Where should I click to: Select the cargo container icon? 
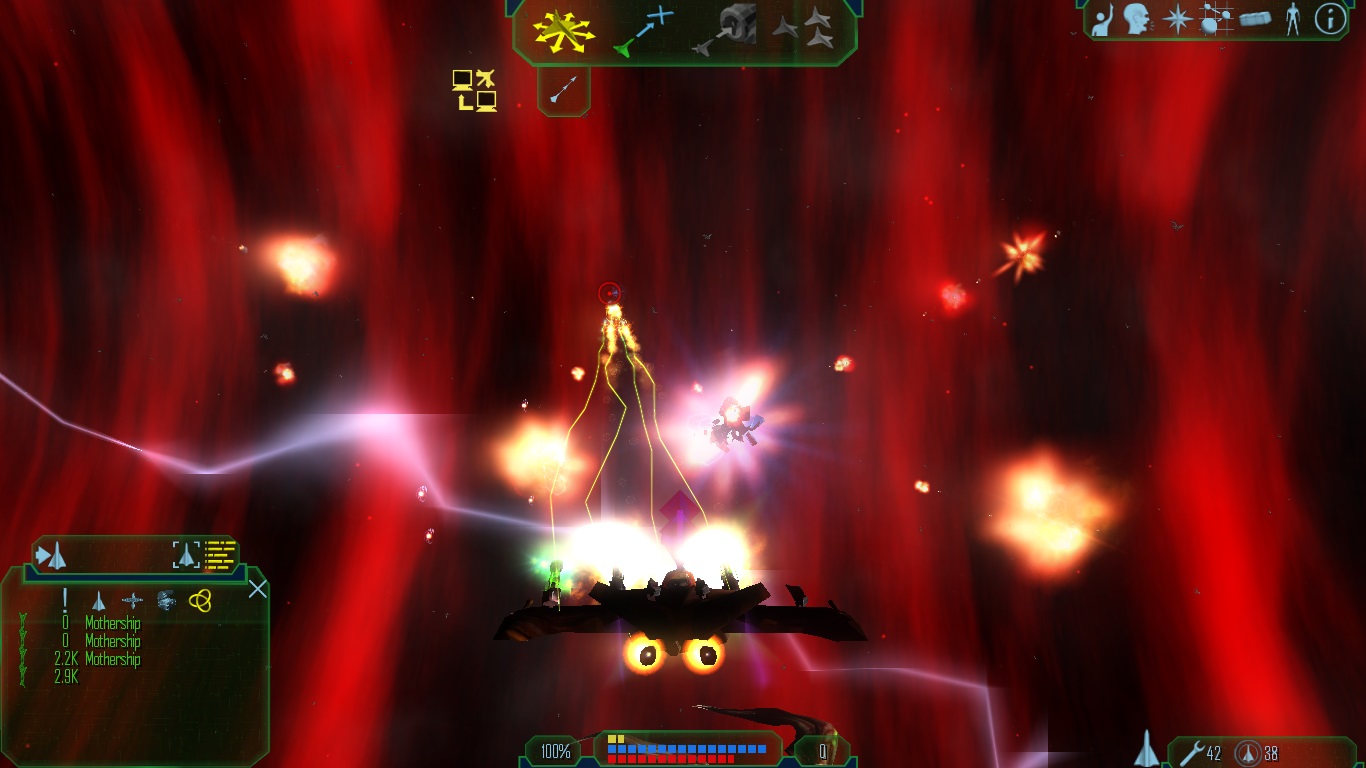pos(1256,20)
